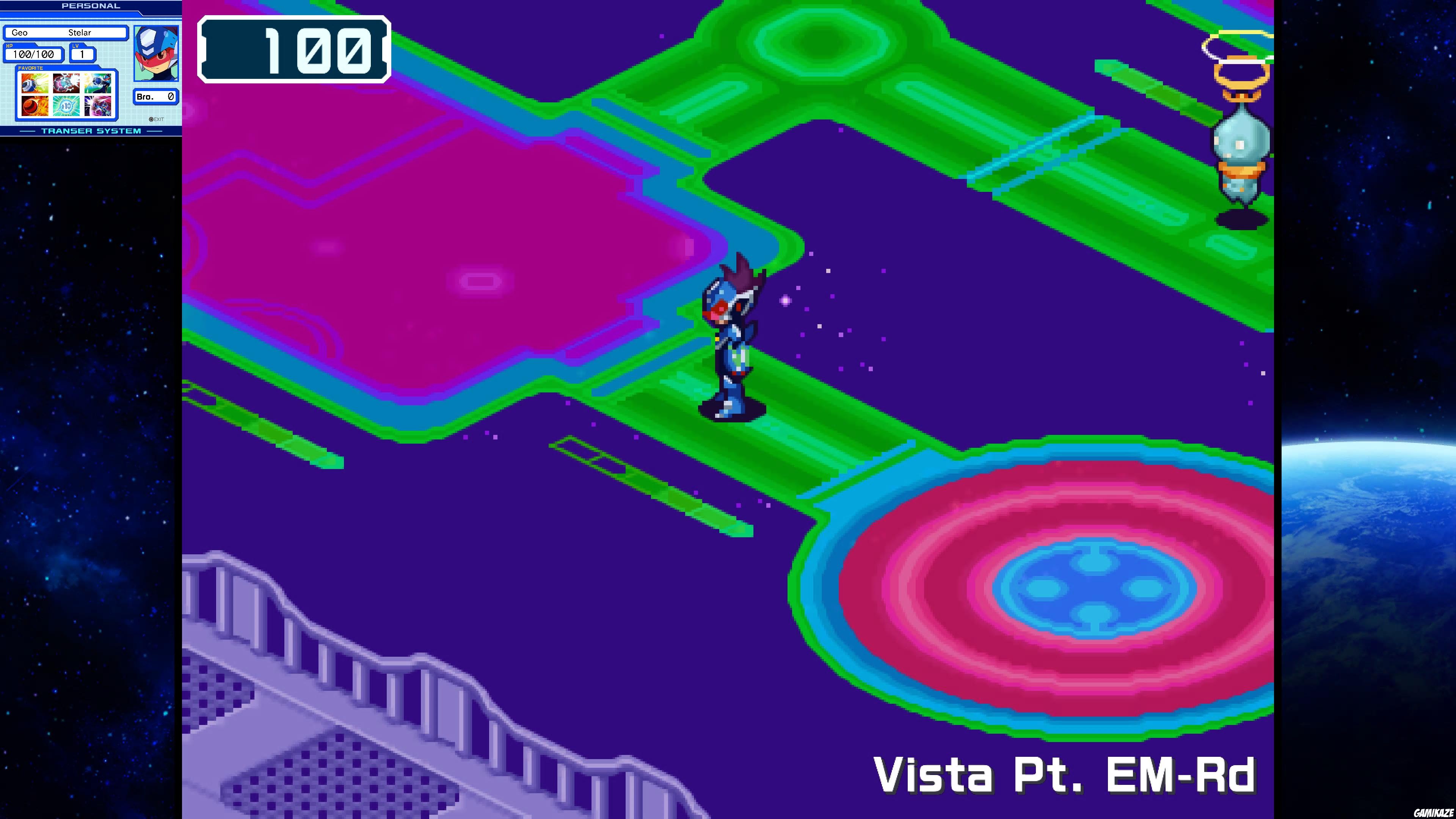Screen dimensions: 1456x819
Task: Click the HP 100/100 display
Action: click(33, 54)
